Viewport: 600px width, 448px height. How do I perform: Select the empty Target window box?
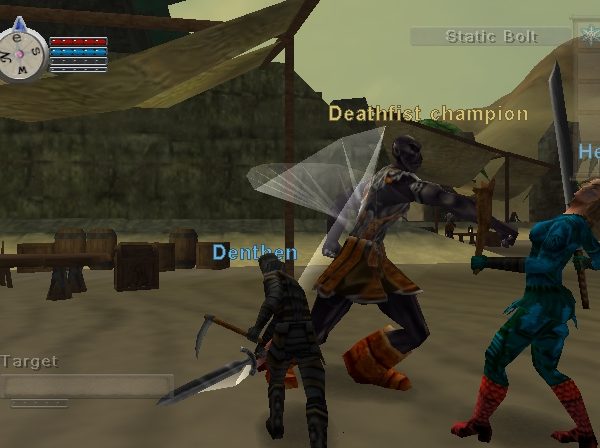pyautogui.click(x=87, y=386)
